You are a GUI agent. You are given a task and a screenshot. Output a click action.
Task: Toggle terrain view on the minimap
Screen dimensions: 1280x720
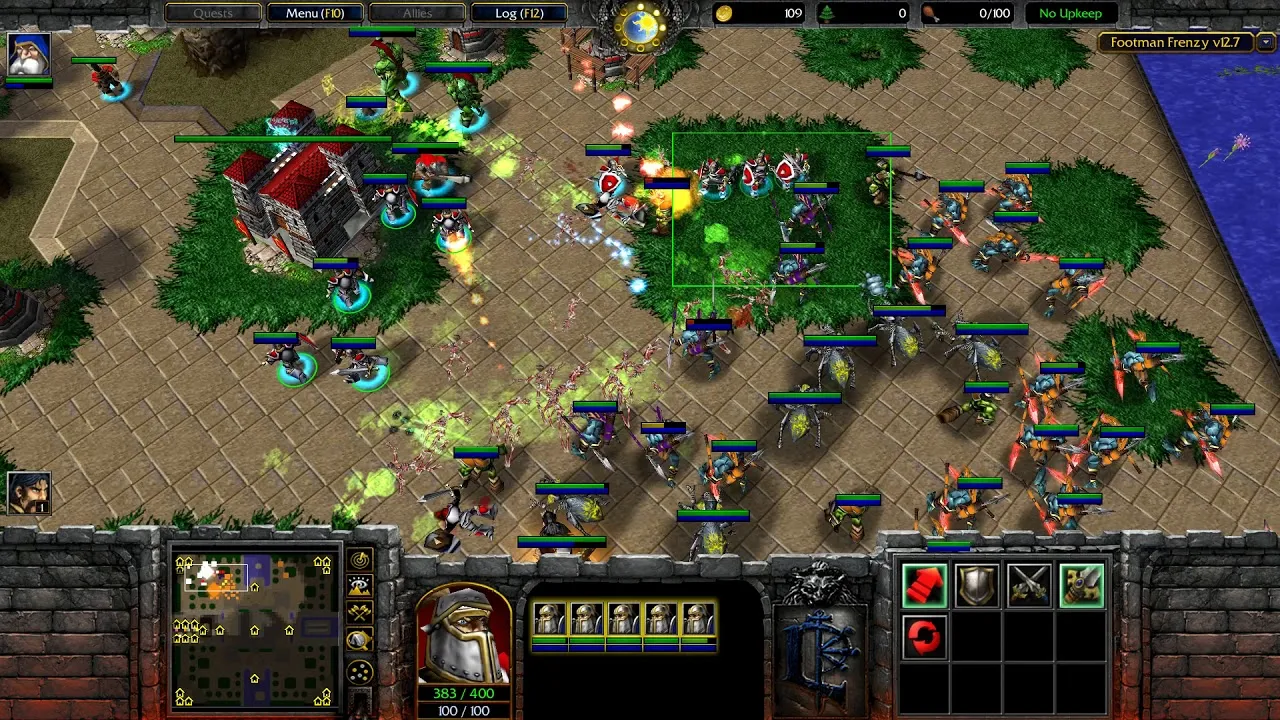pyautogui.click(x=360, y=585)
